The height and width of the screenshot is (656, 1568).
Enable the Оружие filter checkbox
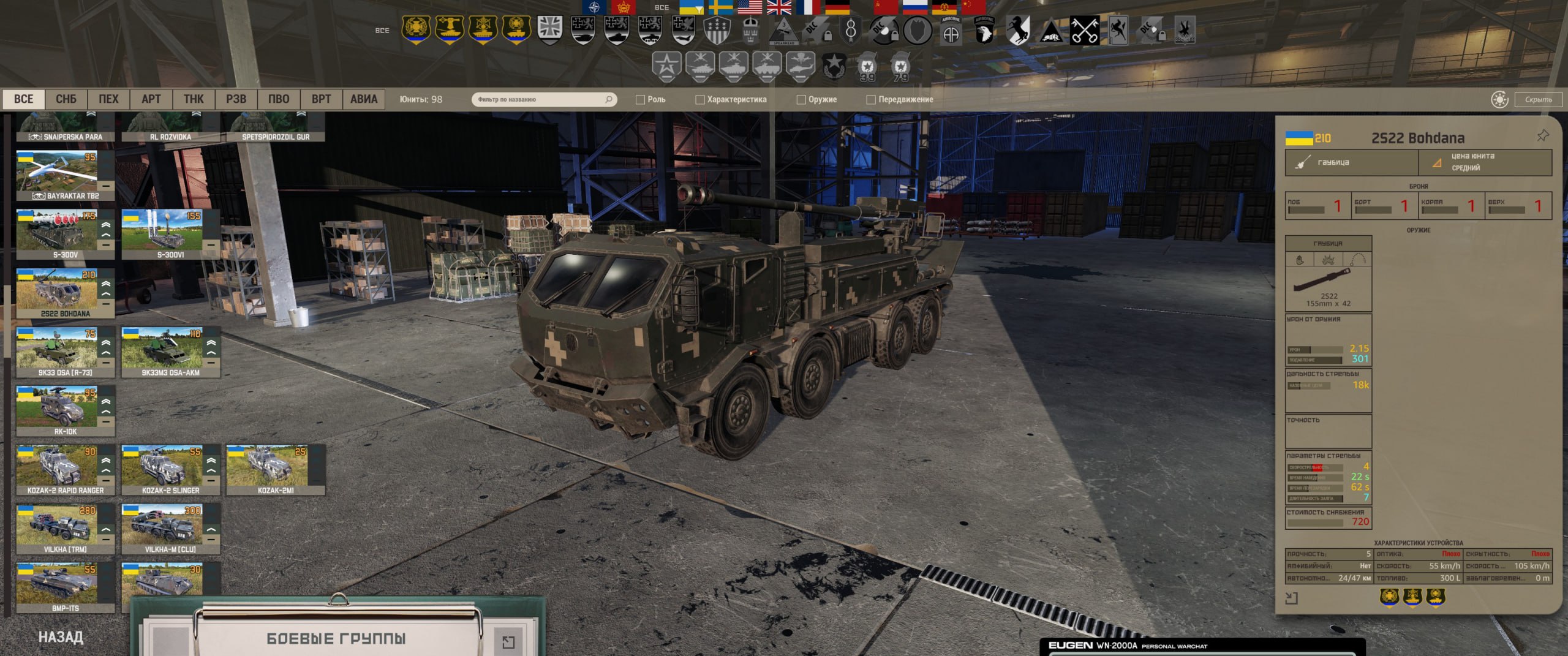(x=801, y=100)
